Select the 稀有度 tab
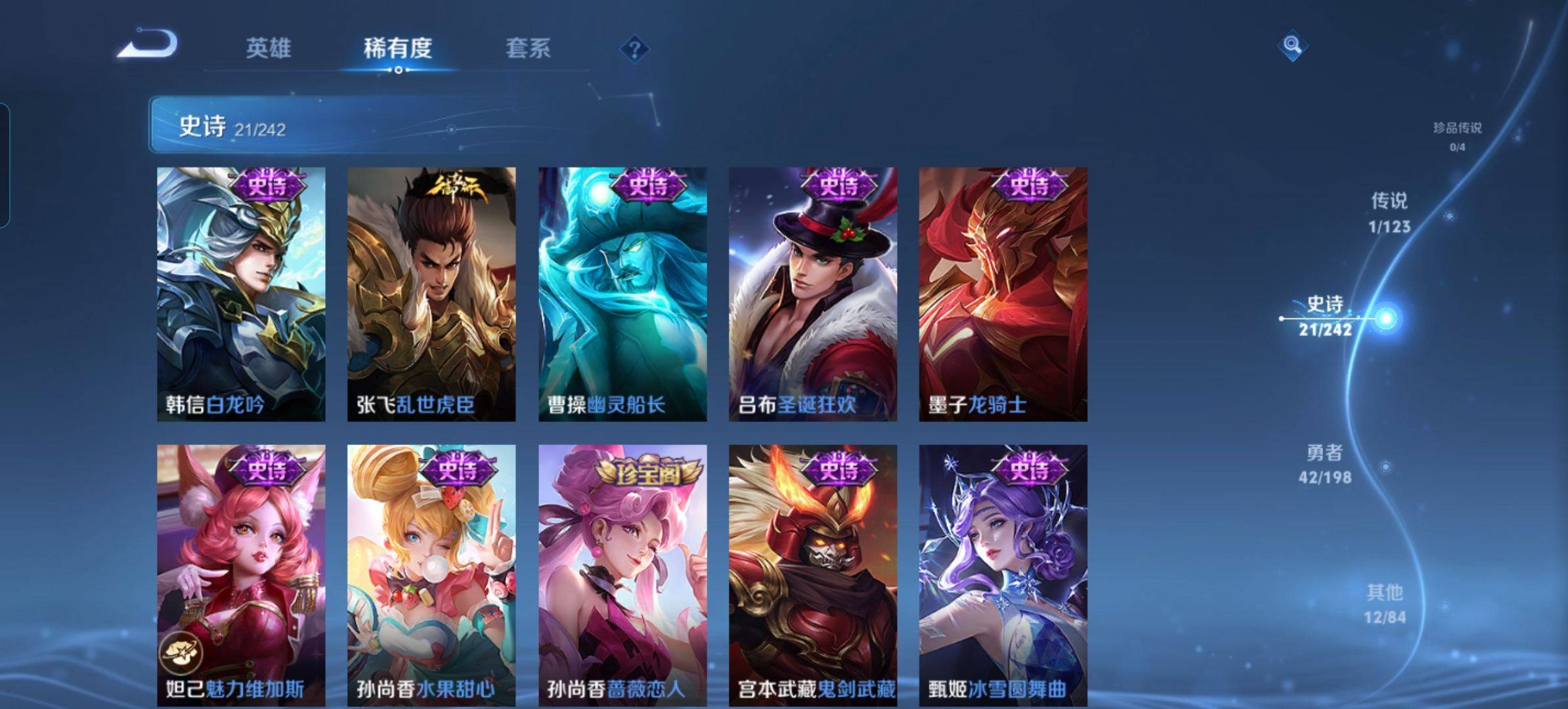Image resolution: width=1568 pixels, height=709 pixels. point(397,48)
